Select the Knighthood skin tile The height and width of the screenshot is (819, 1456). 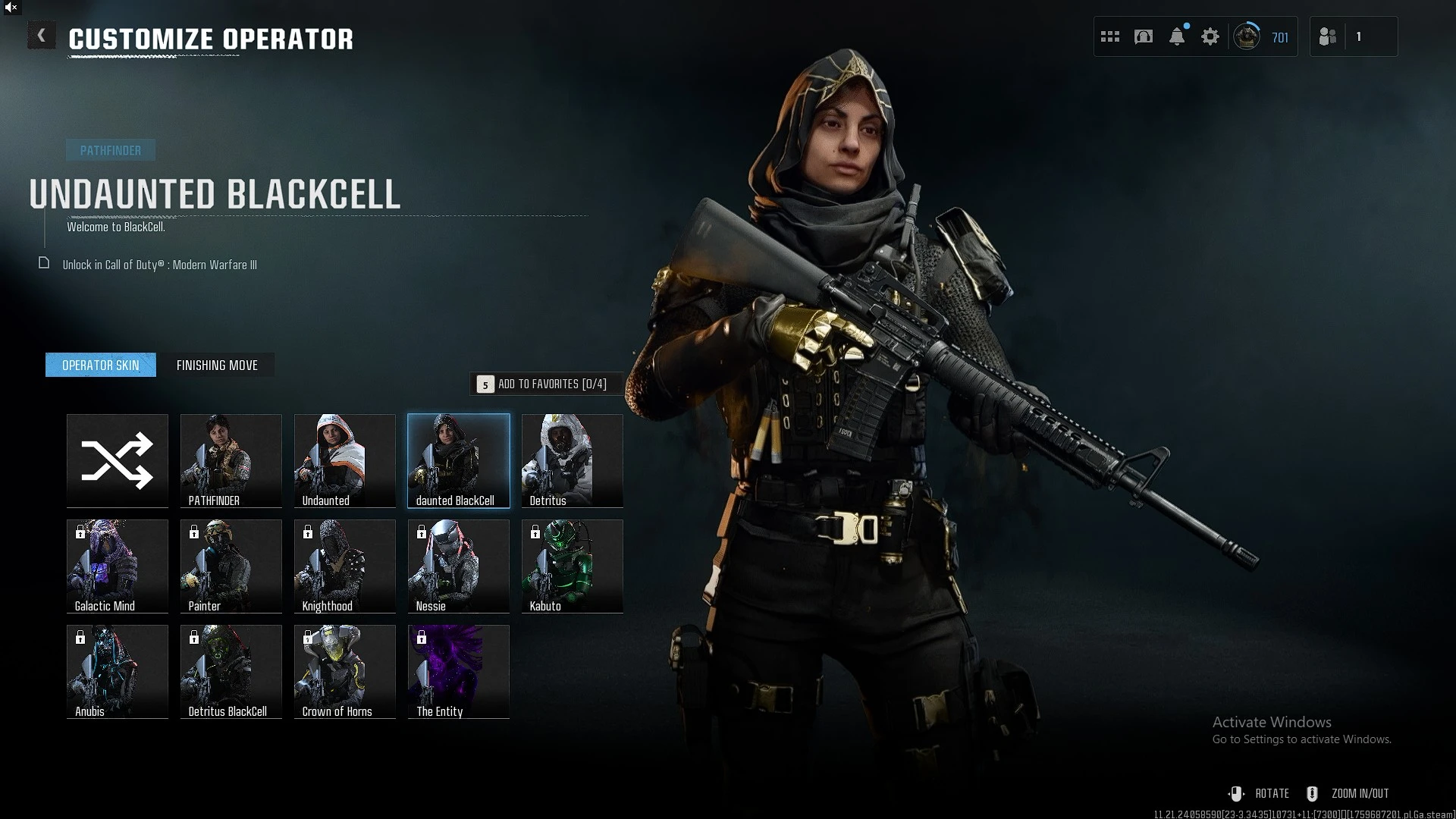345,566
